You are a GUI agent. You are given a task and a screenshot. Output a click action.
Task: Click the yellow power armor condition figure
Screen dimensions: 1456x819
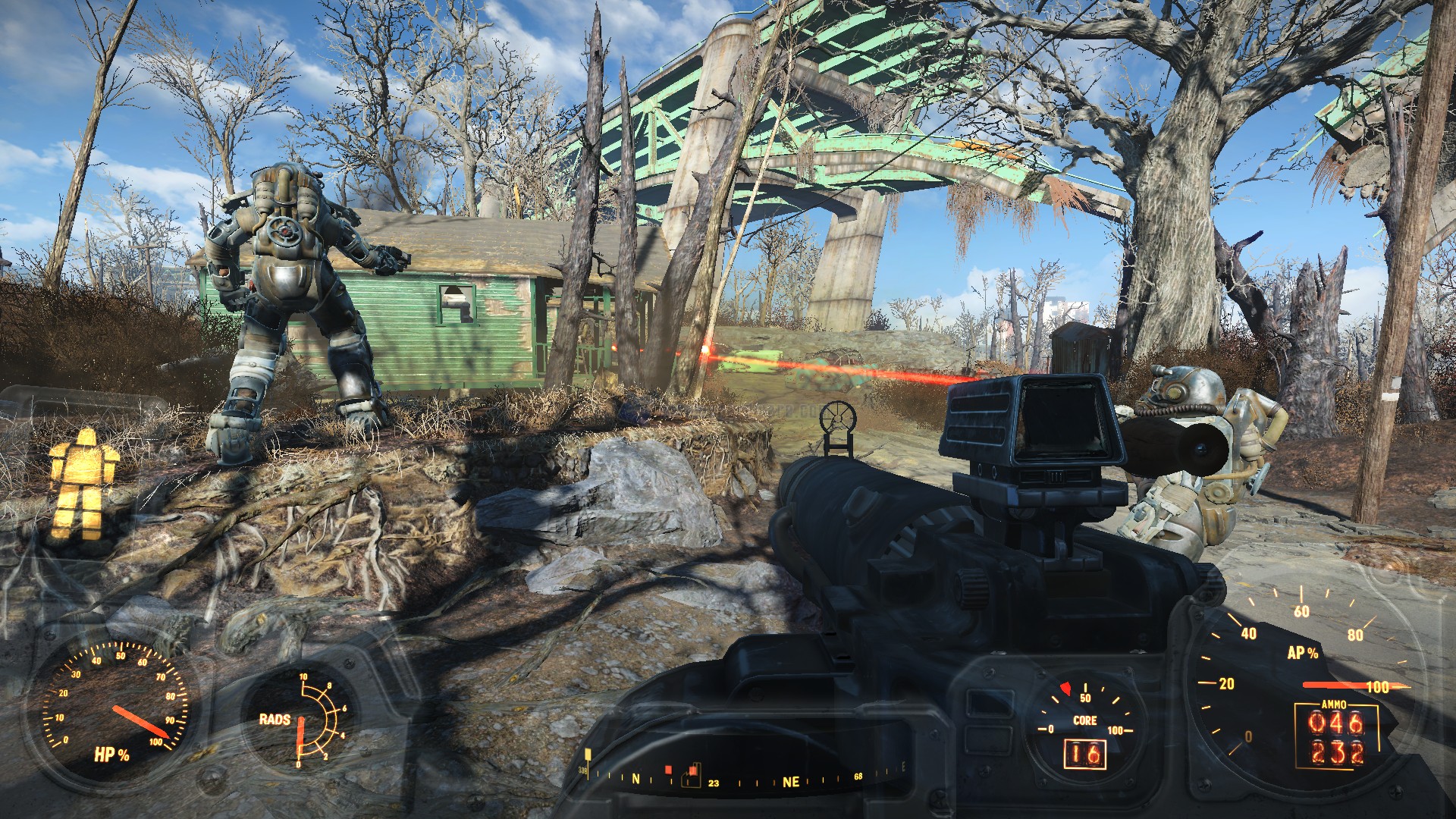coord(83,483)
